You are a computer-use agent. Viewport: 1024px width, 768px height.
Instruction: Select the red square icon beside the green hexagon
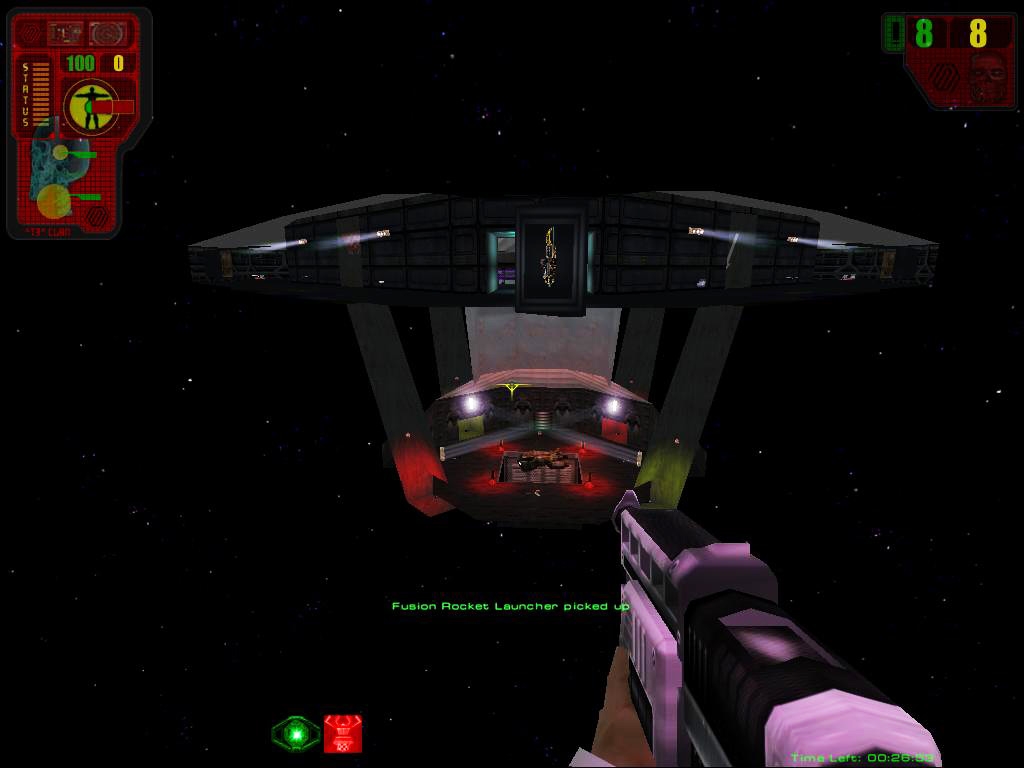click(x=342, y=734)
